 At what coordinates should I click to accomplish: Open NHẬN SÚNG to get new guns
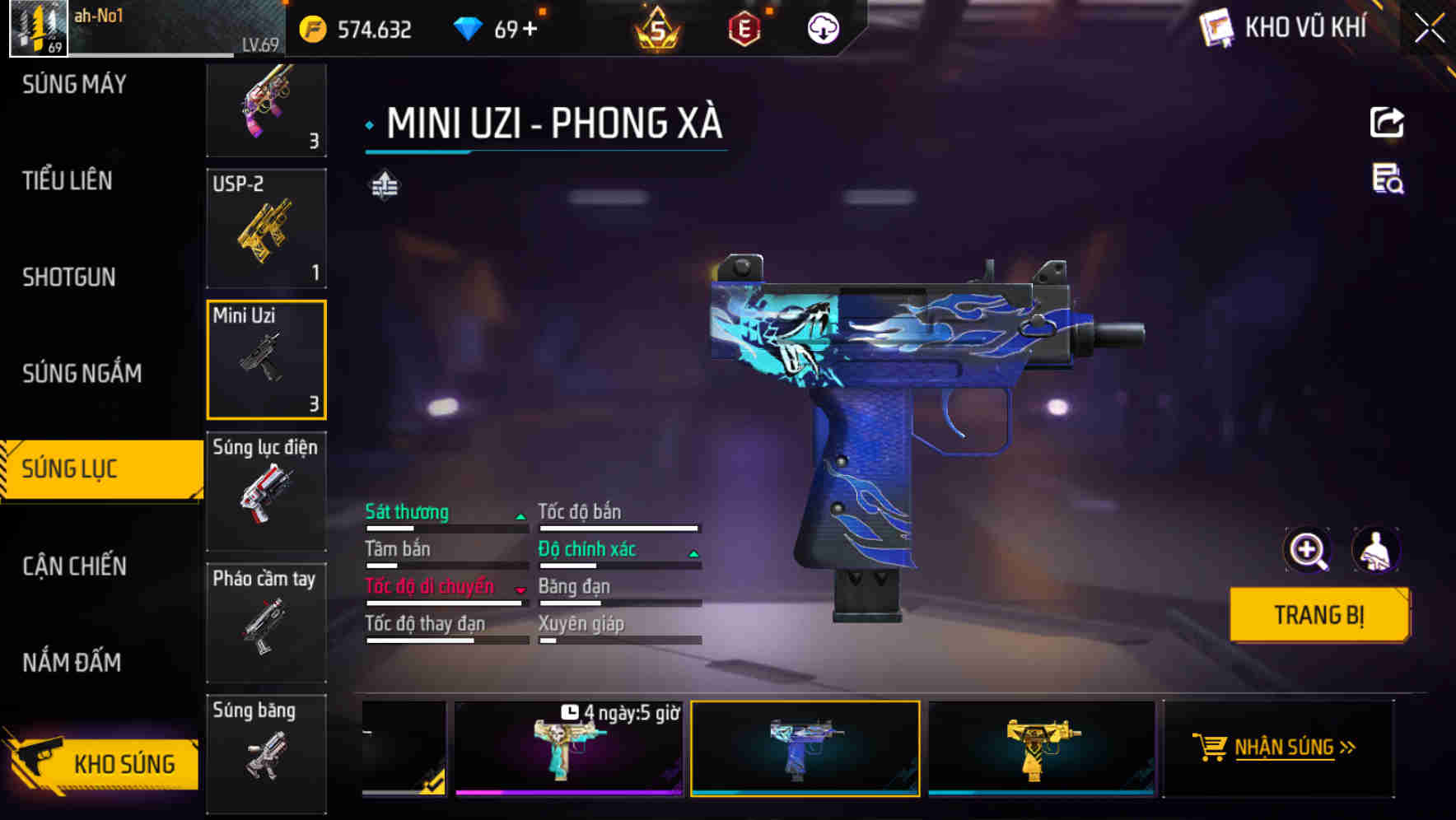[x=1281, y=748]
